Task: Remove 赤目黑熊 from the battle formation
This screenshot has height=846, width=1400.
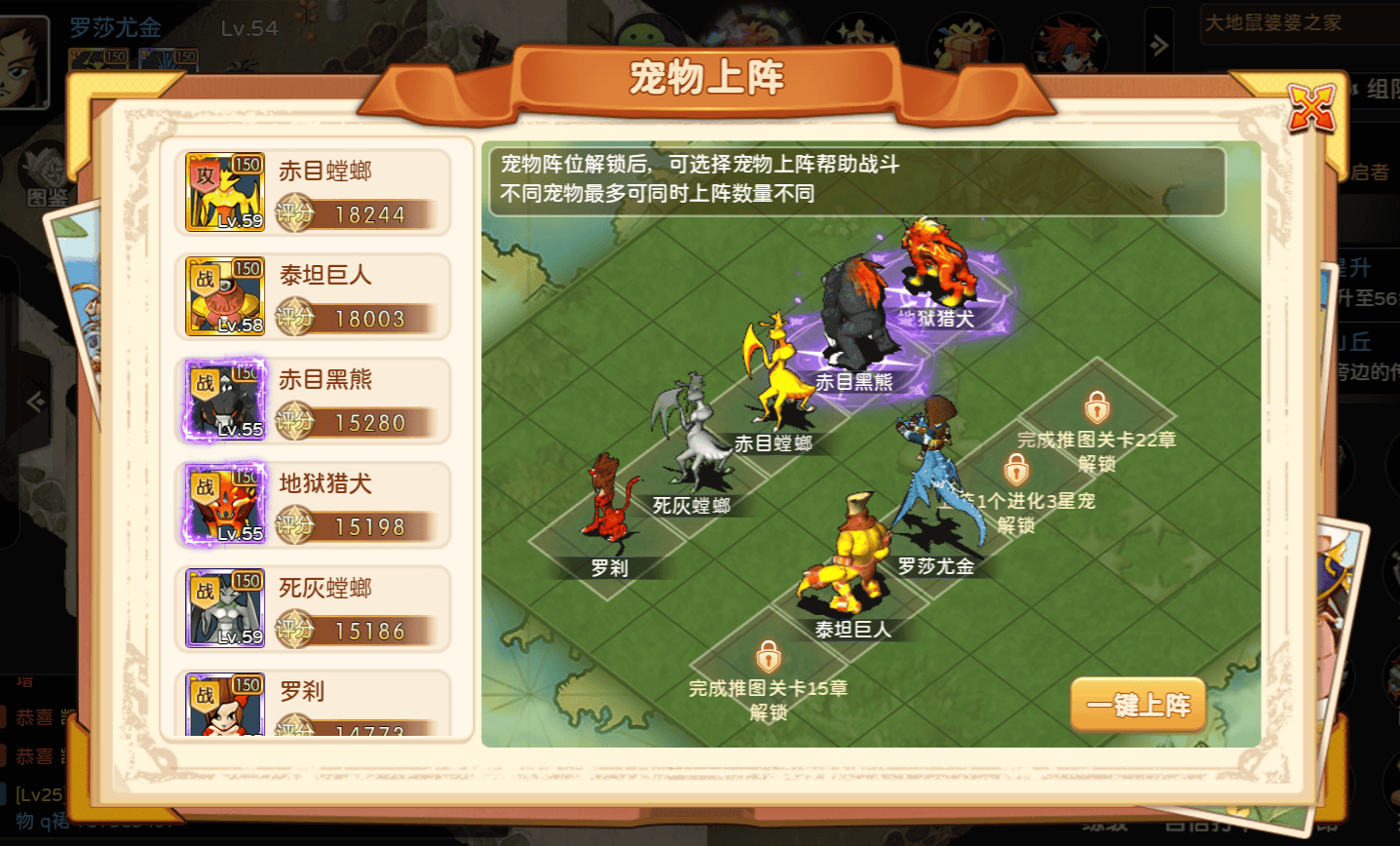Action: coord(861,322)
